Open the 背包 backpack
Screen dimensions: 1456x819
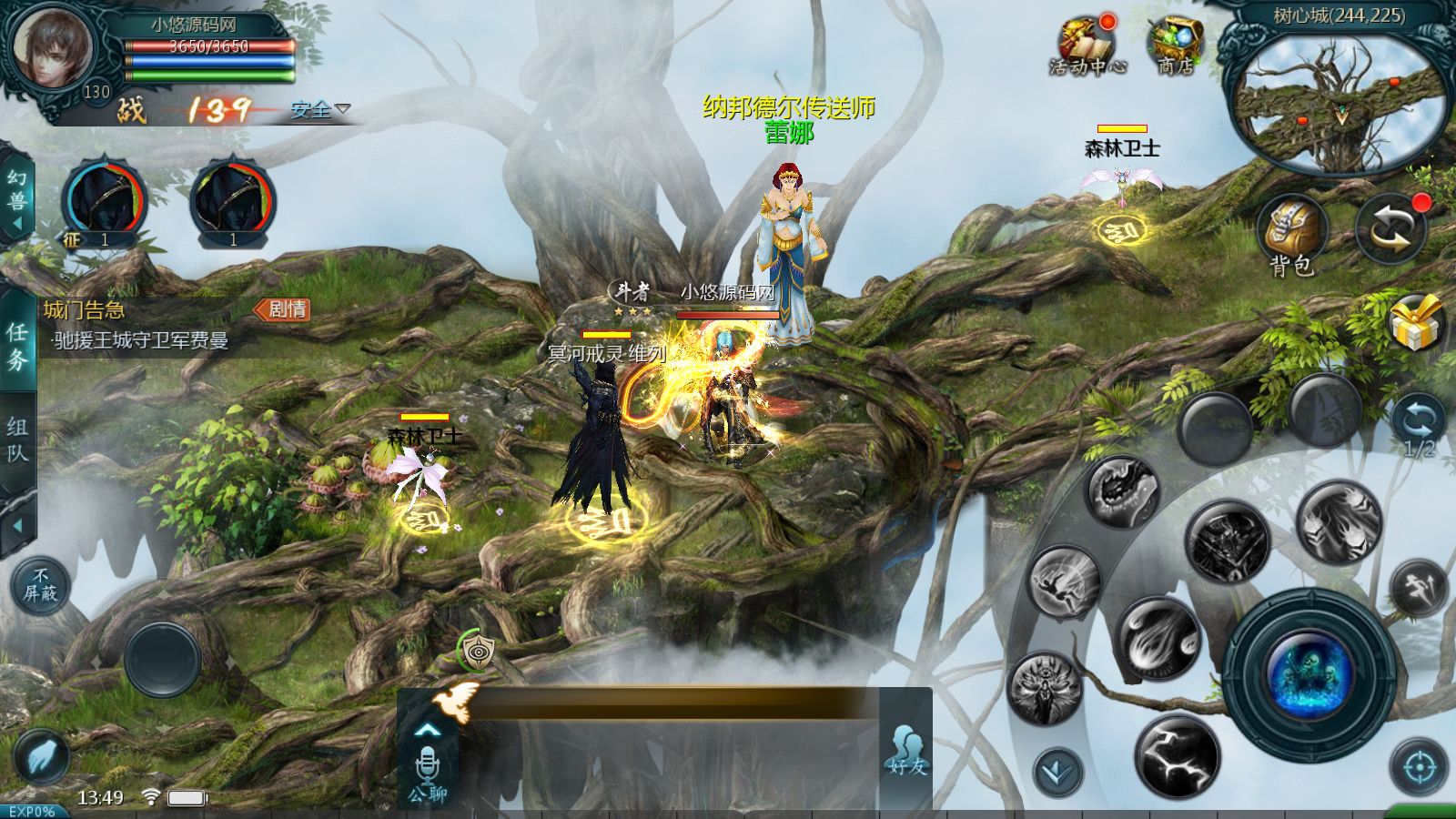pos(1292,234)
